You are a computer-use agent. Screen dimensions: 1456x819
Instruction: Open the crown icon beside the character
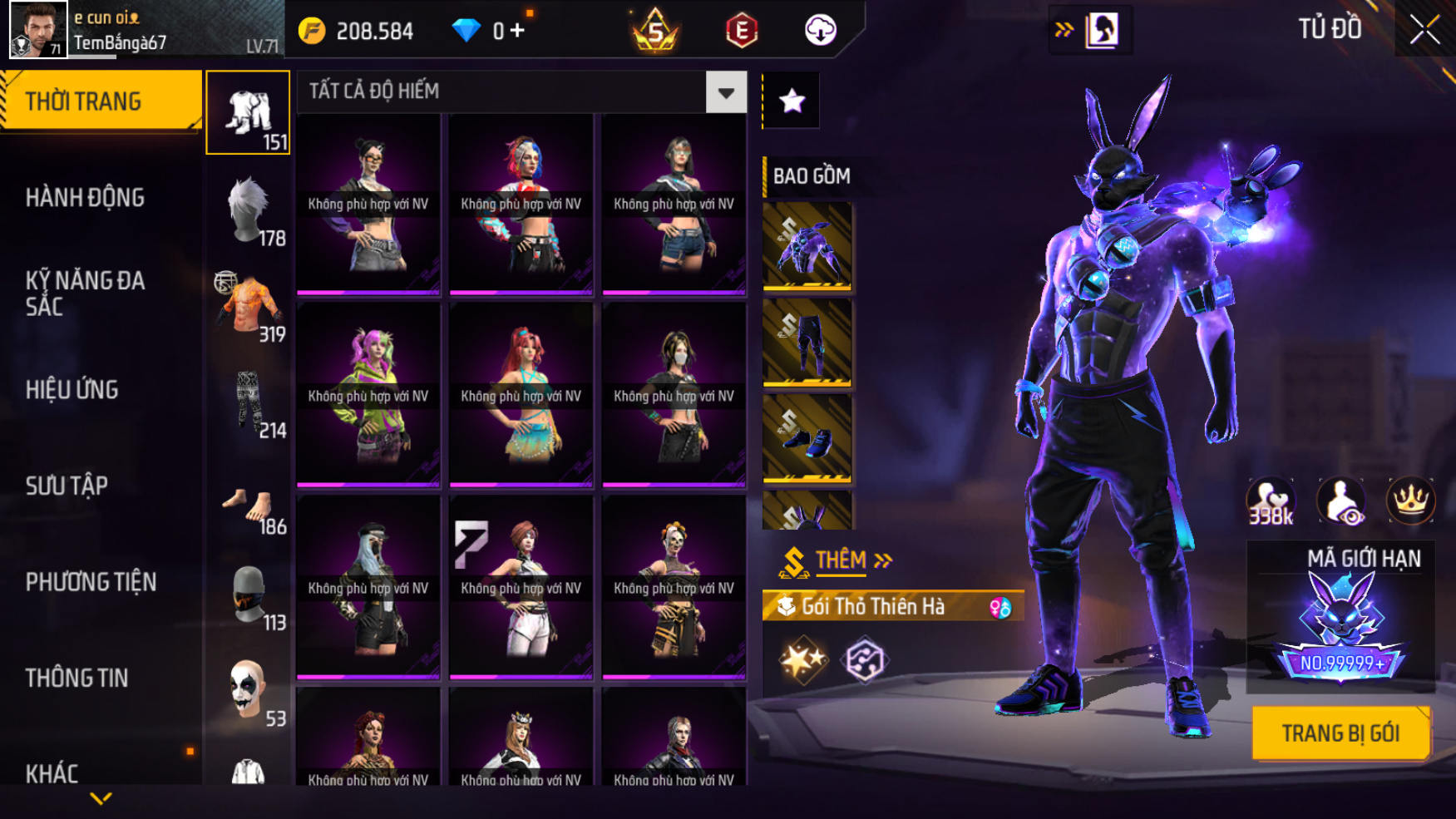1410,501
